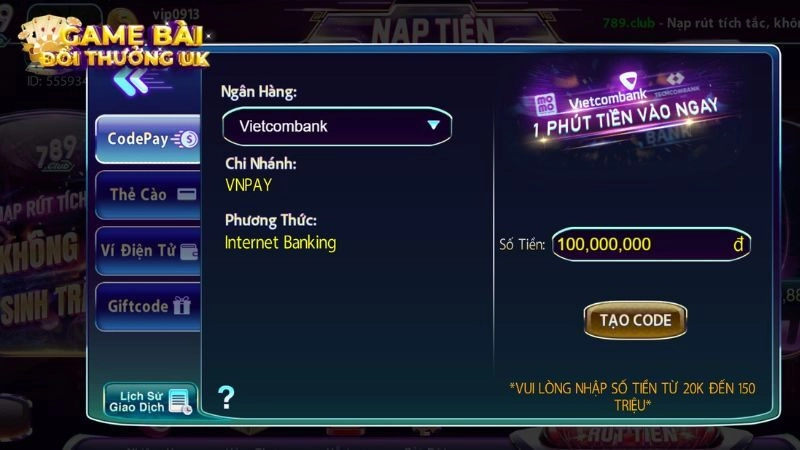The width and height of the screenshot is (800, 450).
Task: Choose the Giftcode tab
Action: 148,306
